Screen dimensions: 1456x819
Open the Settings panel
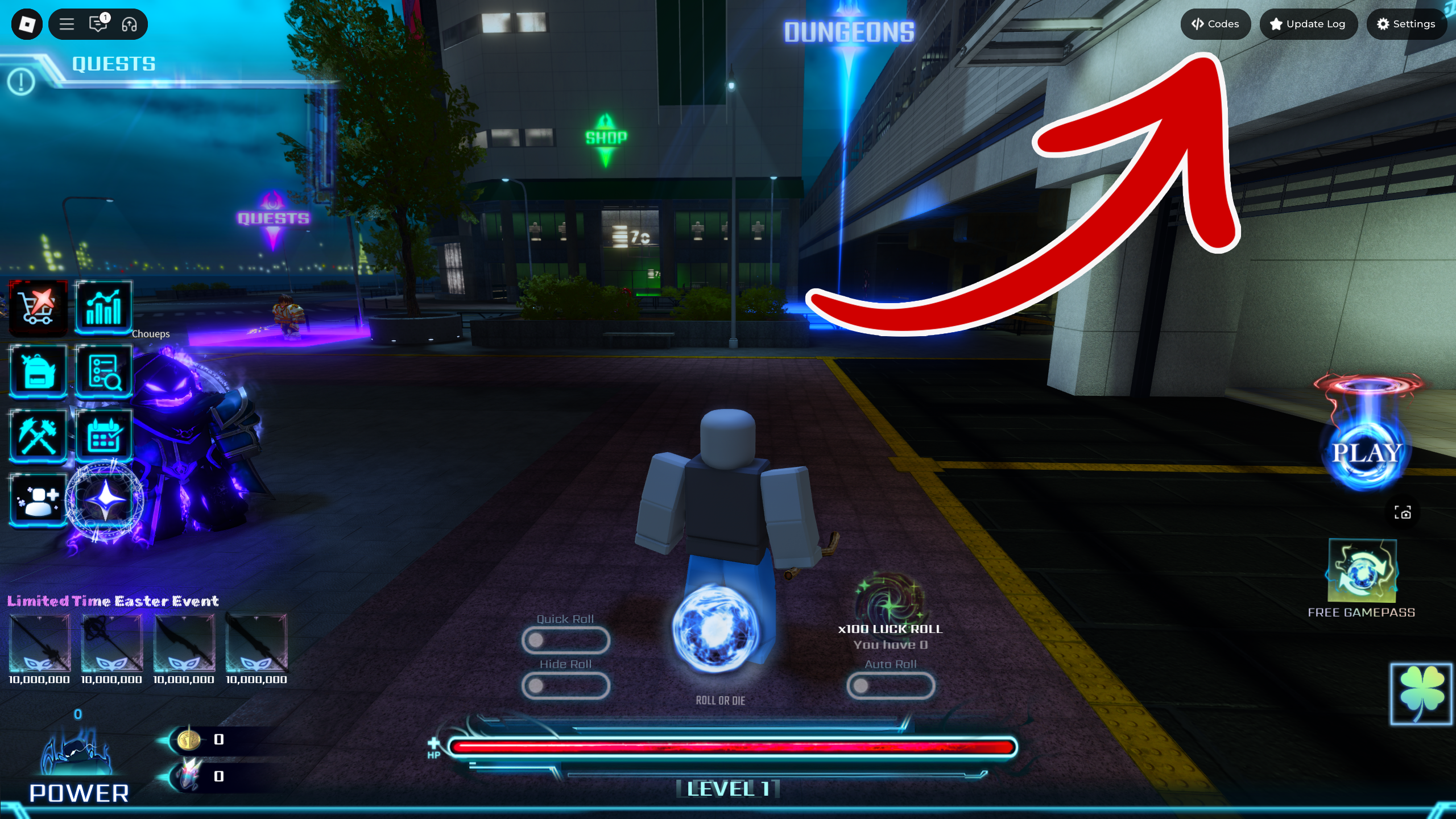coord(1406,24)
